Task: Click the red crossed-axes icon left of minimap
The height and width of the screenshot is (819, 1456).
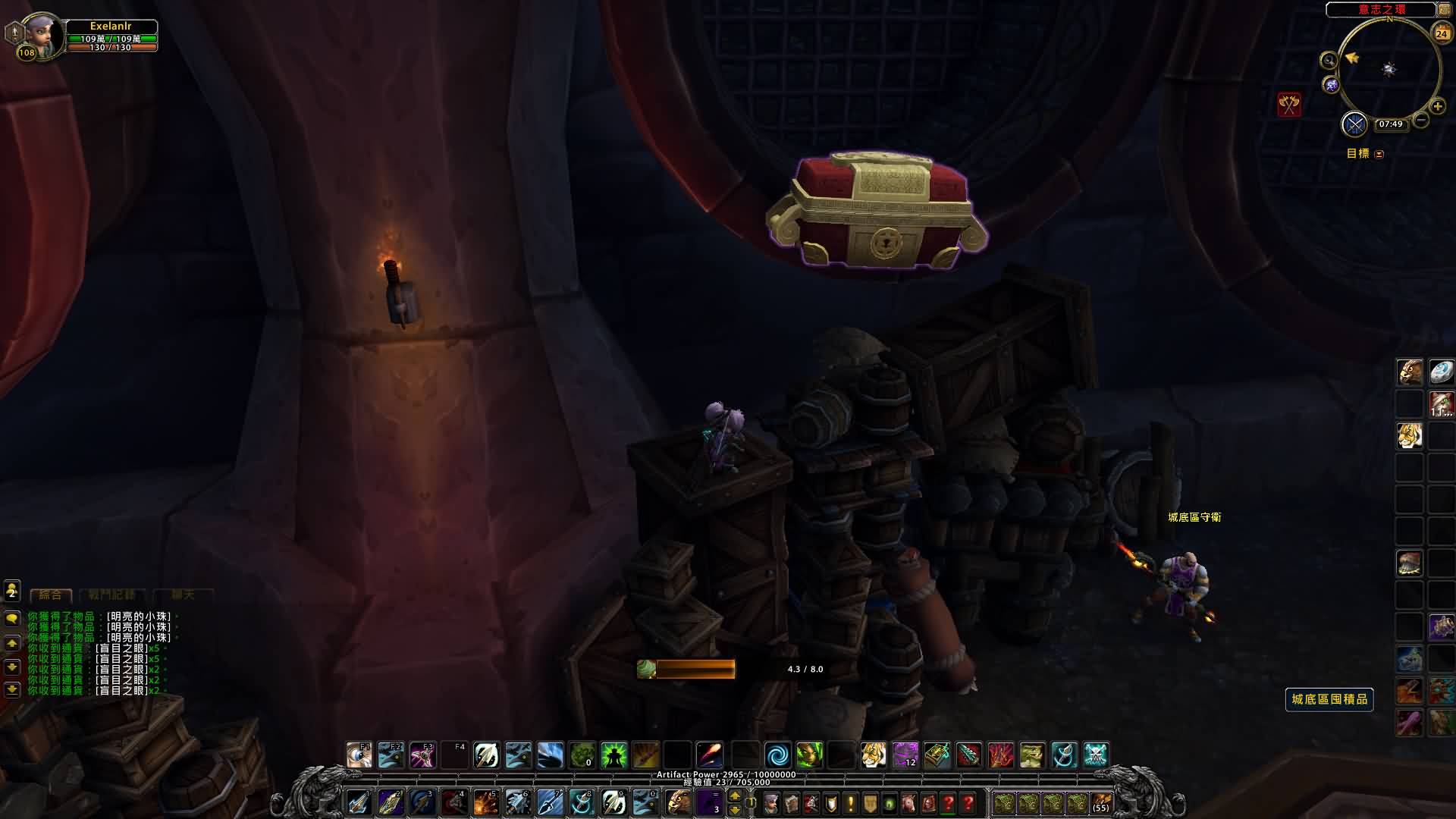Action: [1289, 105]
